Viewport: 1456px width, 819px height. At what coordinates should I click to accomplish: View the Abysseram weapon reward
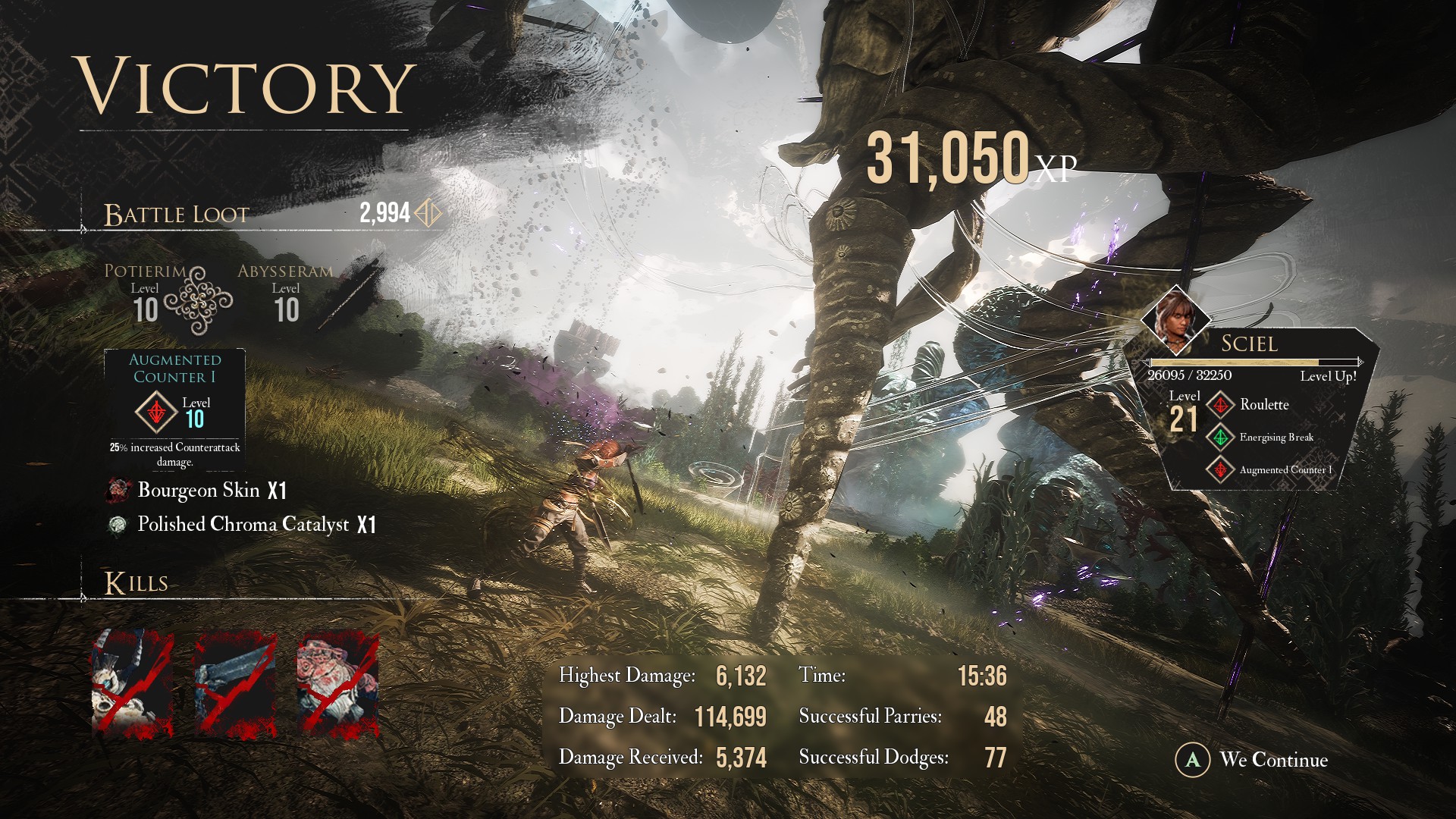(285, 296)
